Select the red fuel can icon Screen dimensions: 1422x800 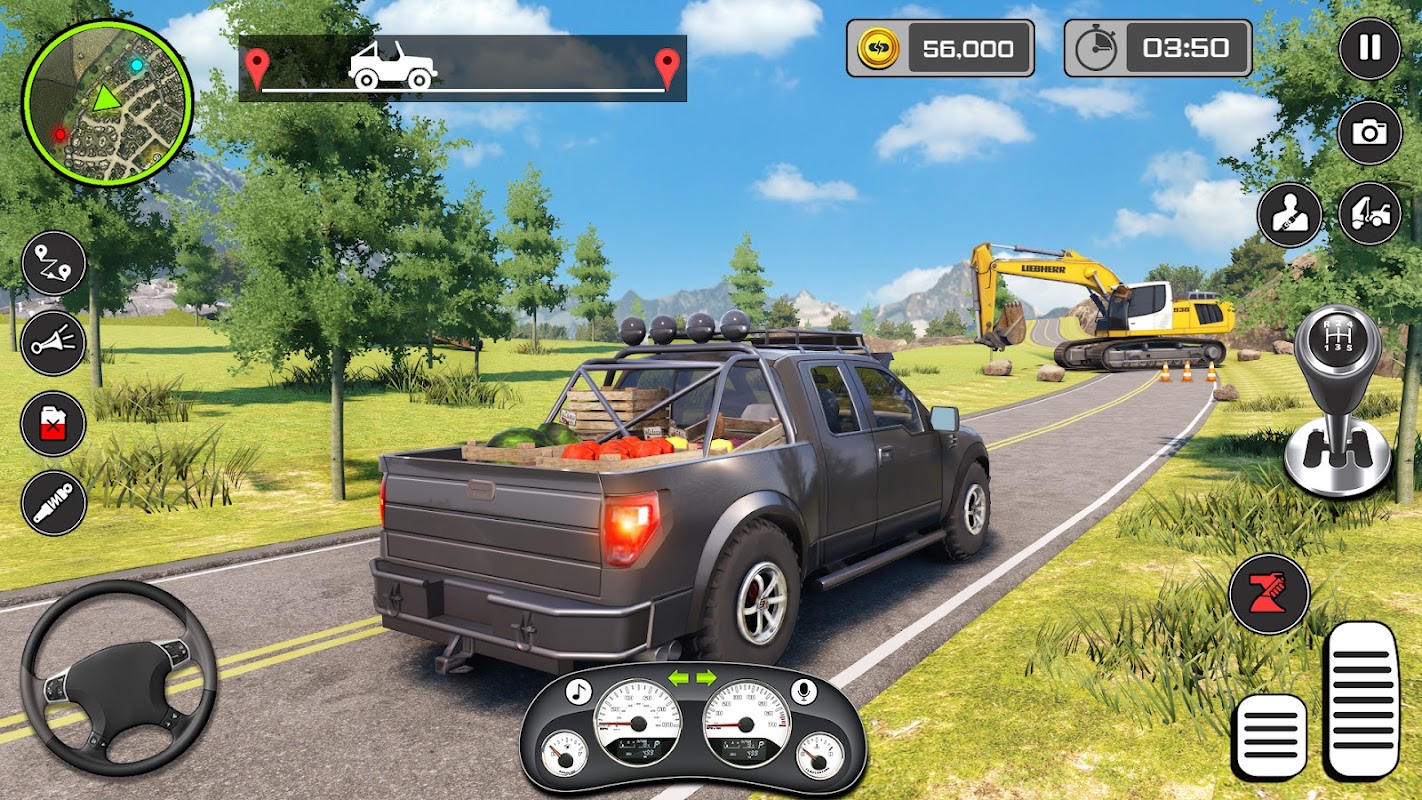[x=53, y=423]
